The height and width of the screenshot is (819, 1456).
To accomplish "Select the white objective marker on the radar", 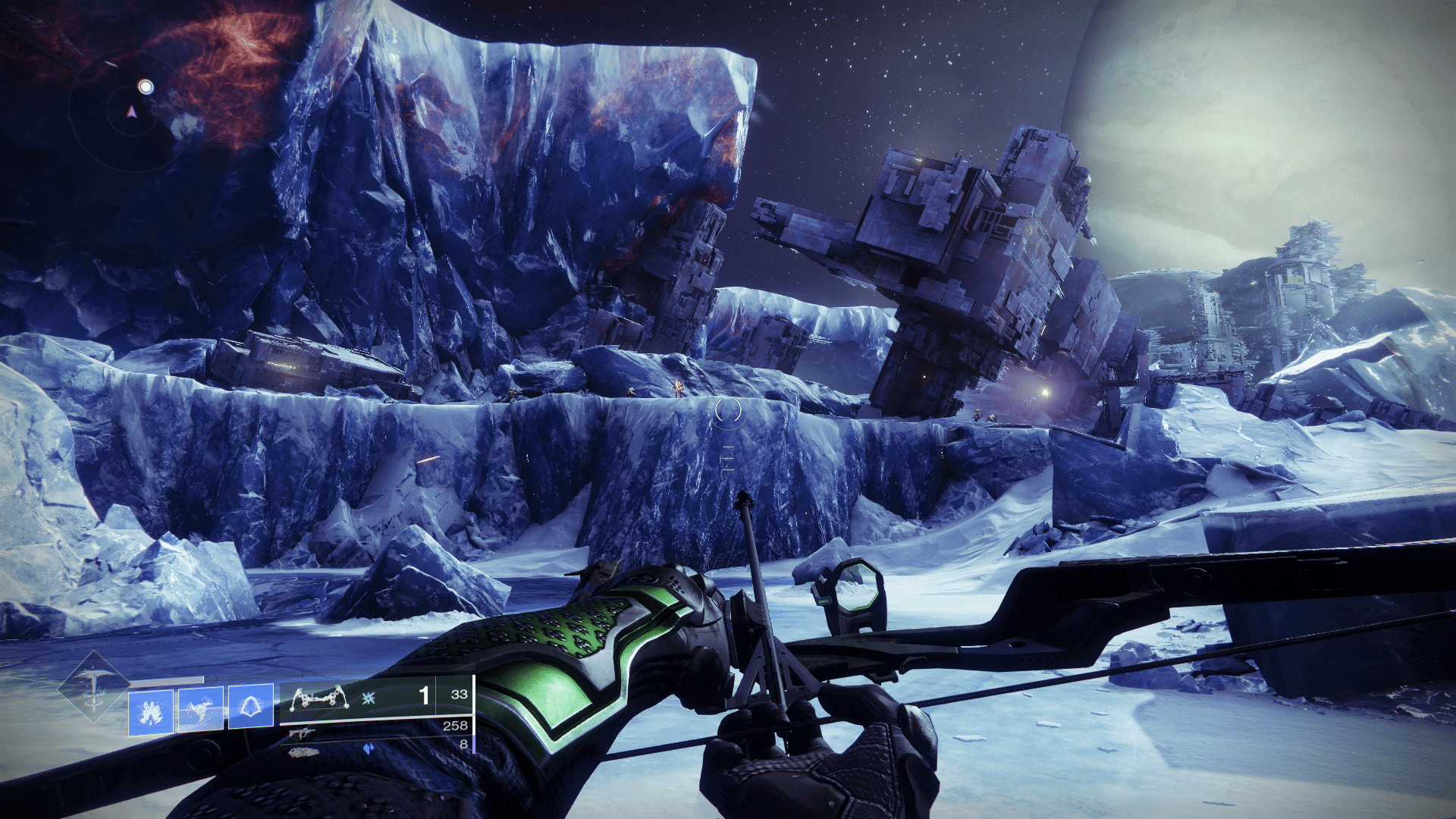I will (x=146, y=86).
